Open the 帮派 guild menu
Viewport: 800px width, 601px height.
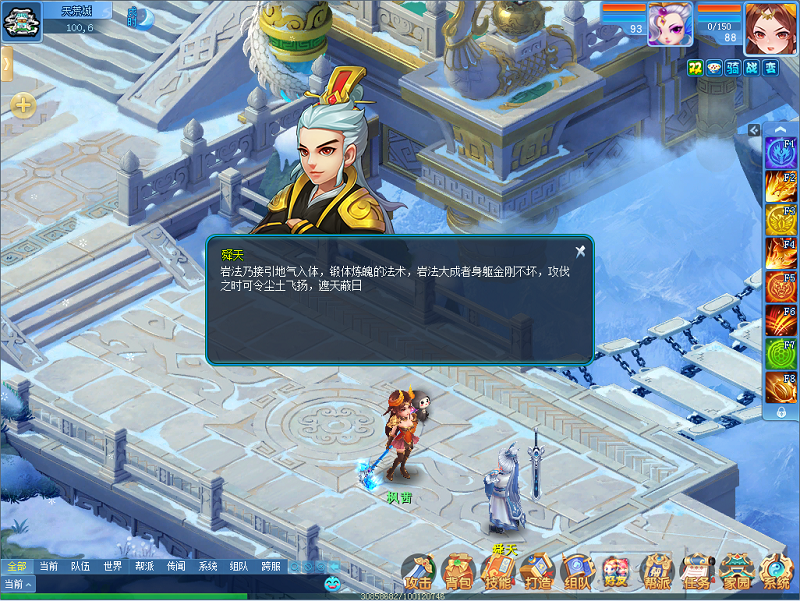click(x=656, y=572)
